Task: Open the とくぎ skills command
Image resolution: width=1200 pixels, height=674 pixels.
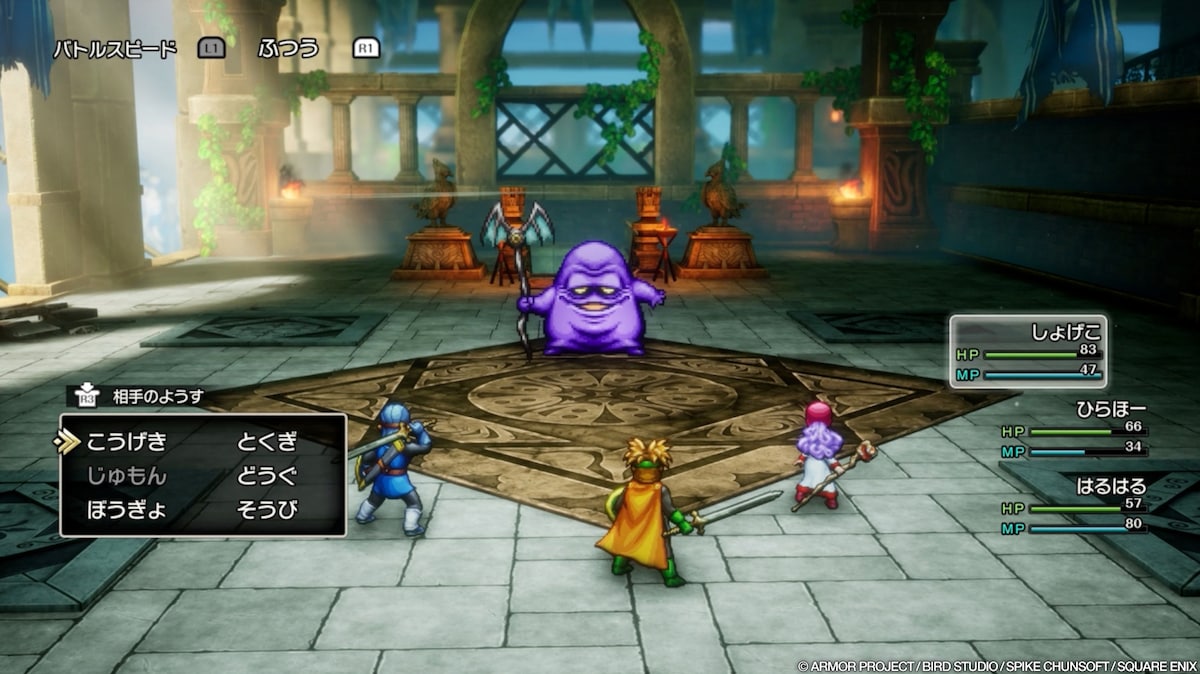Action: (x=267, y=441)
